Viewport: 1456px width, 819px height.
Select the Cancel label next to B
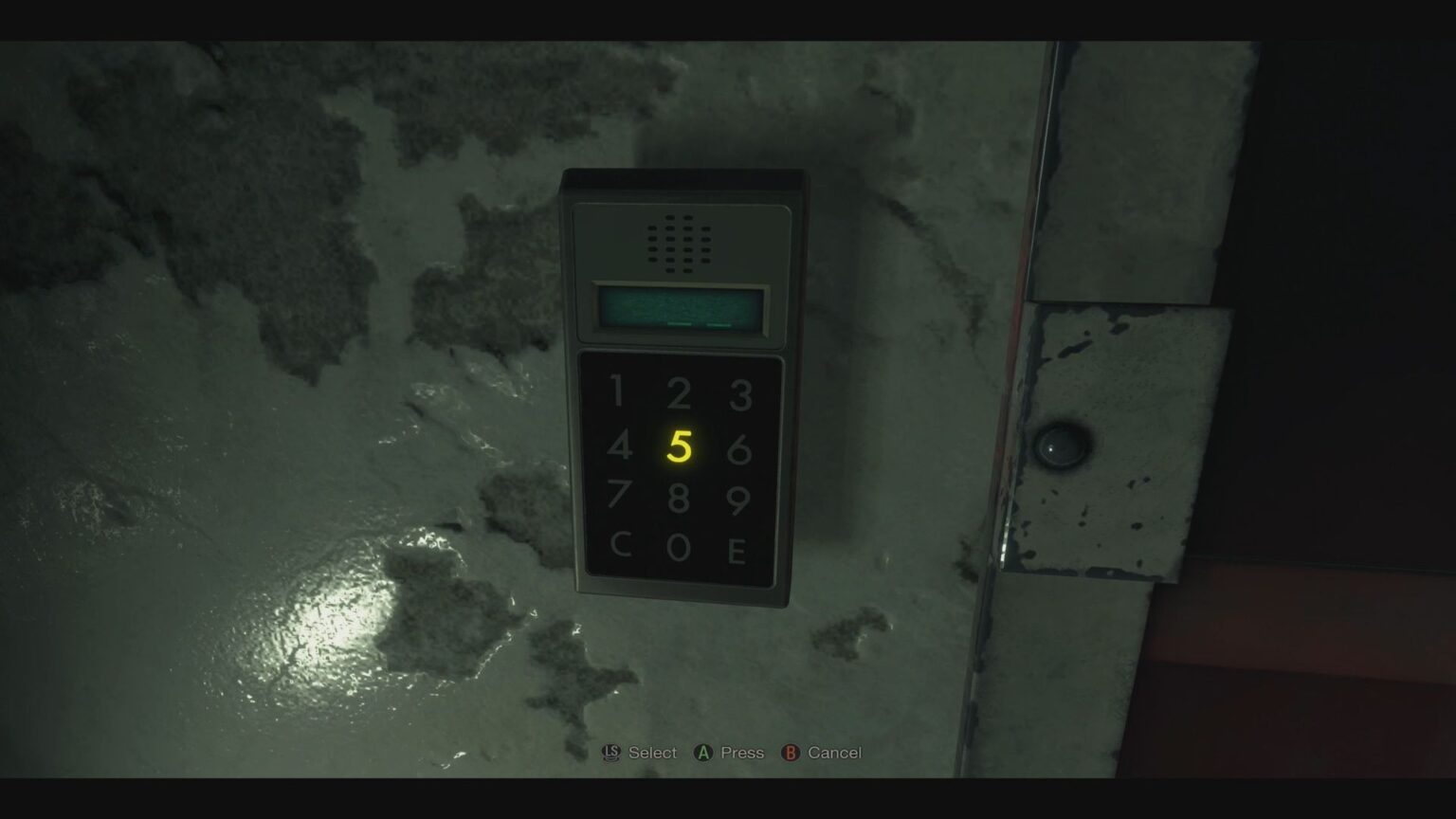[x=835, y=753]
